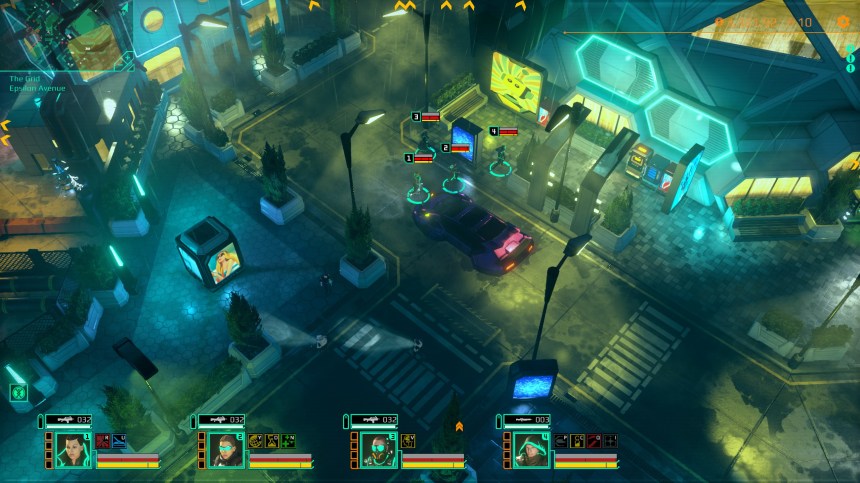The image size is (860, 483).
Task: Activate agent 4's red ability icon
Action: [594, 439]
